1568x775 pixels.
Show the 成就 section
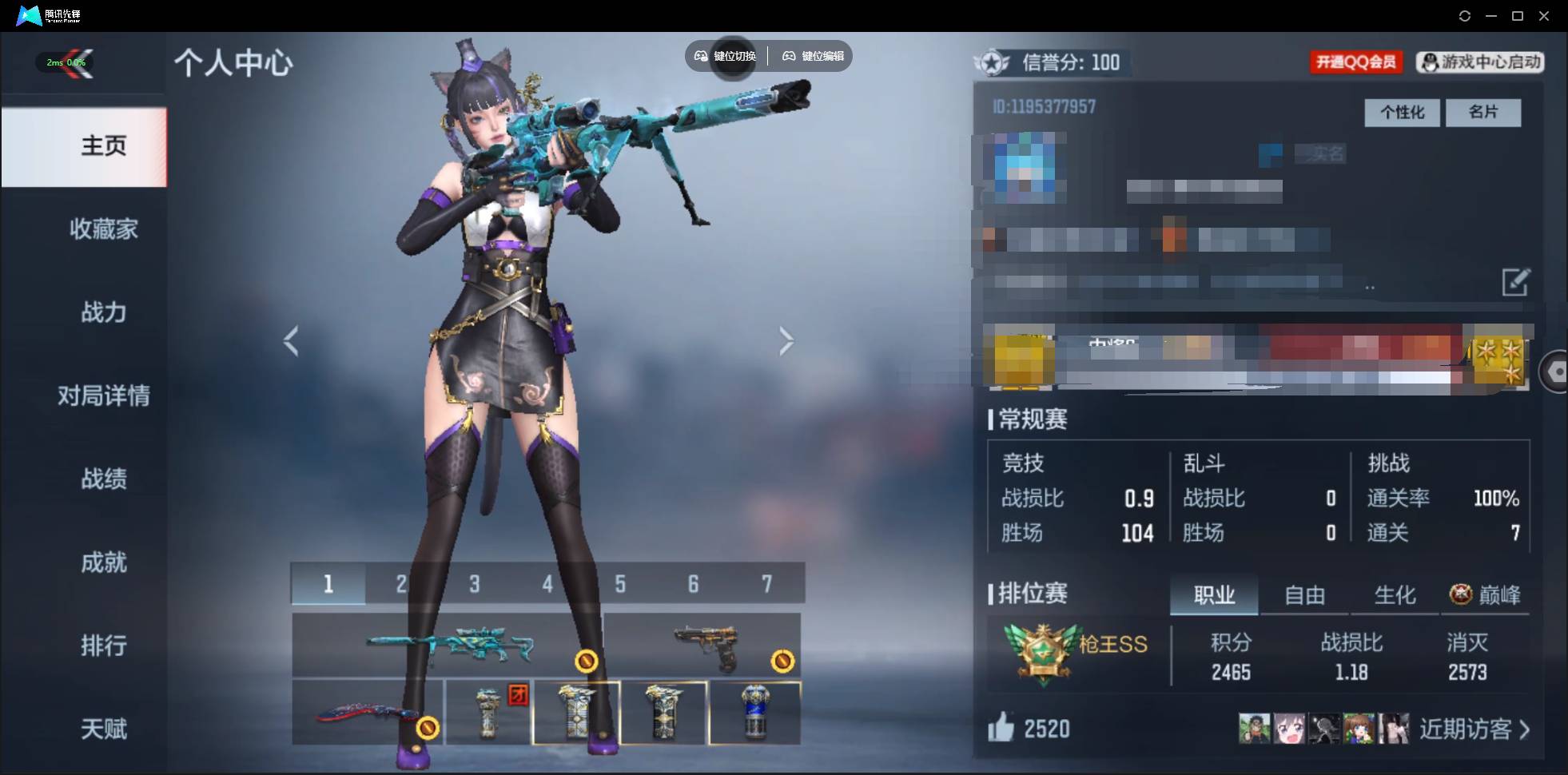tap(103, 562)
